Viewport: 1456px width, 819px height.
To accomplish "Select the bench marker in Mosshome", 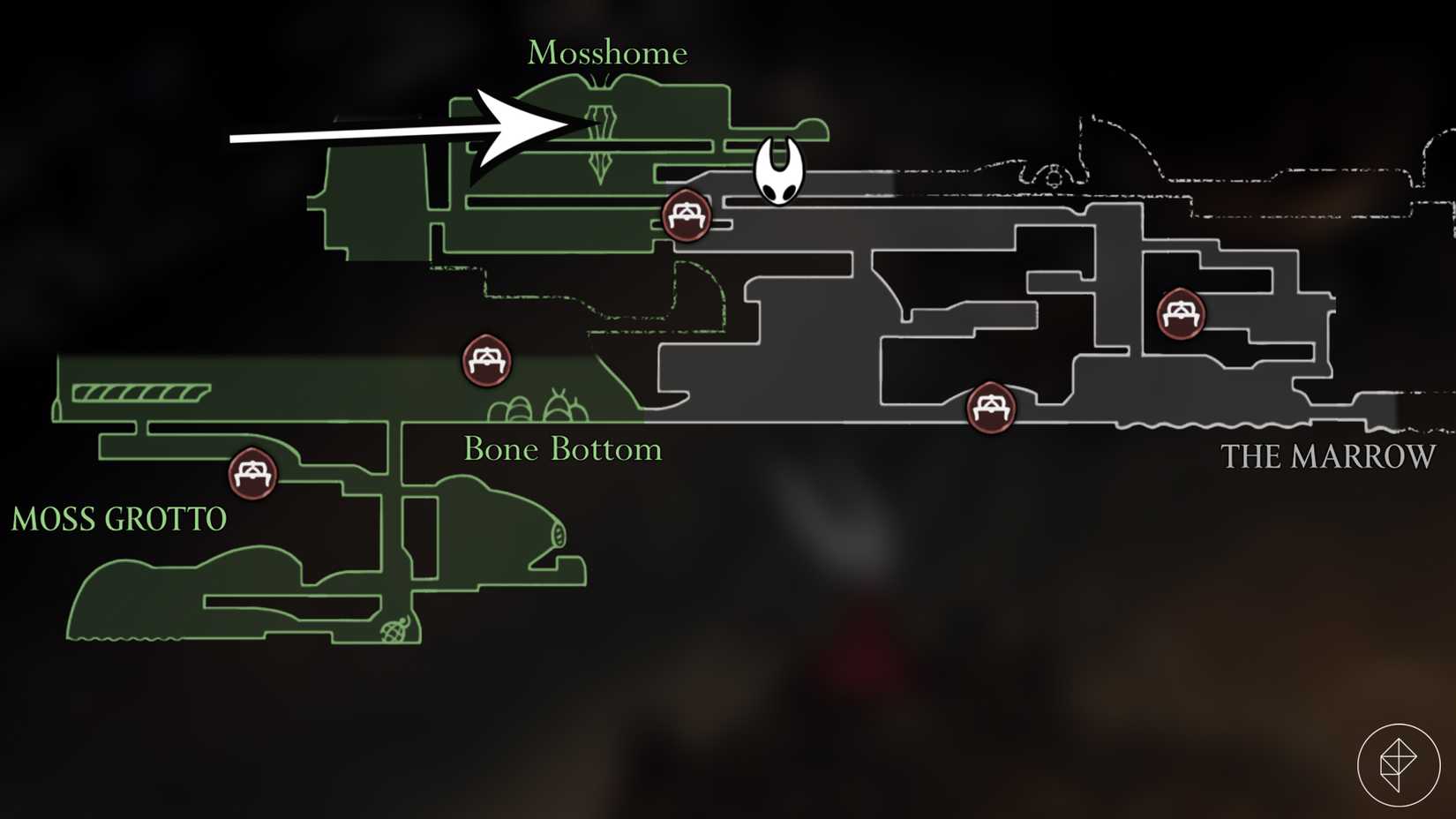I will coord(687,216).
